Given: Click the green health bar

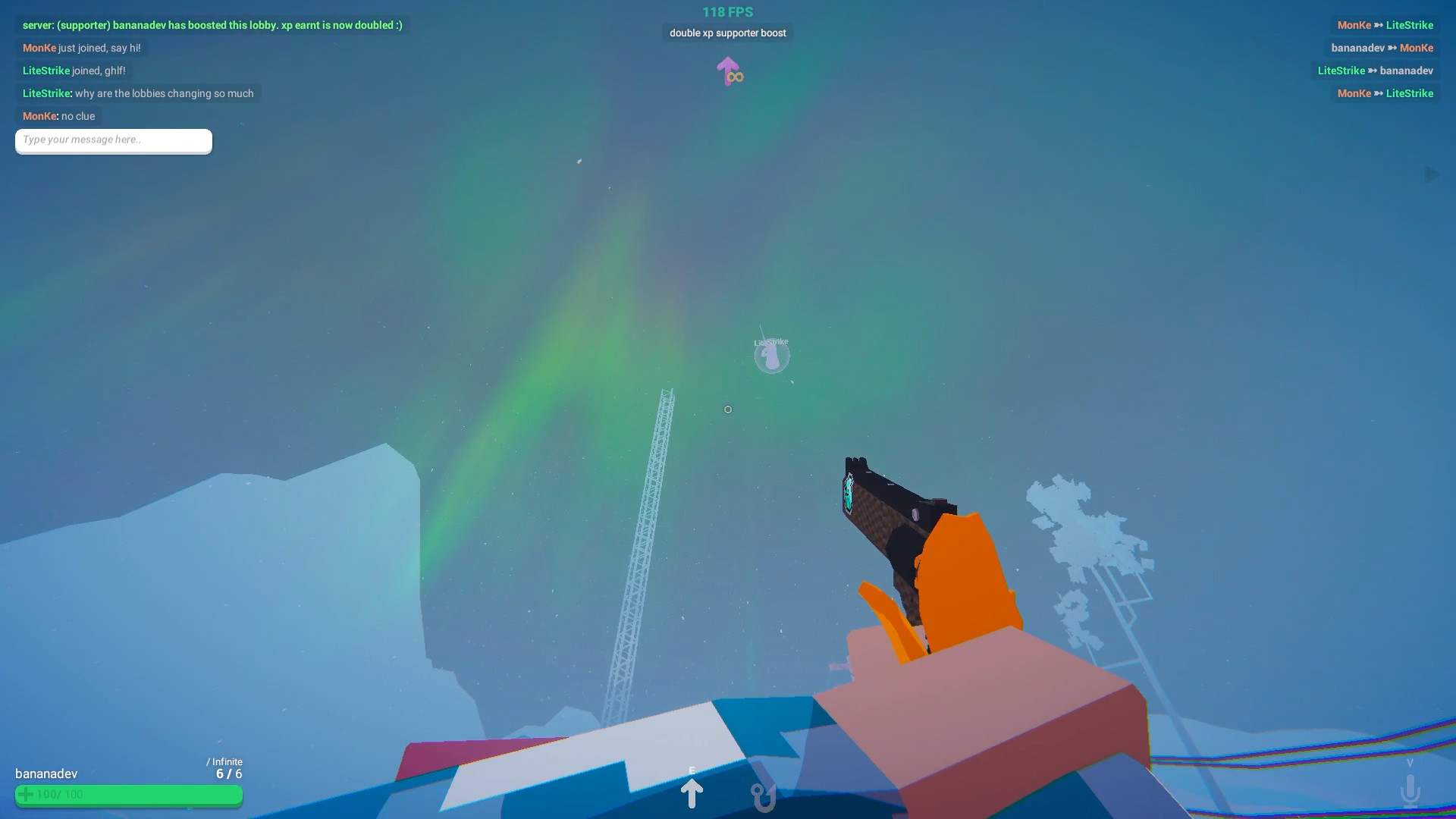Looking at the screenshot, I should coord(129,795).
